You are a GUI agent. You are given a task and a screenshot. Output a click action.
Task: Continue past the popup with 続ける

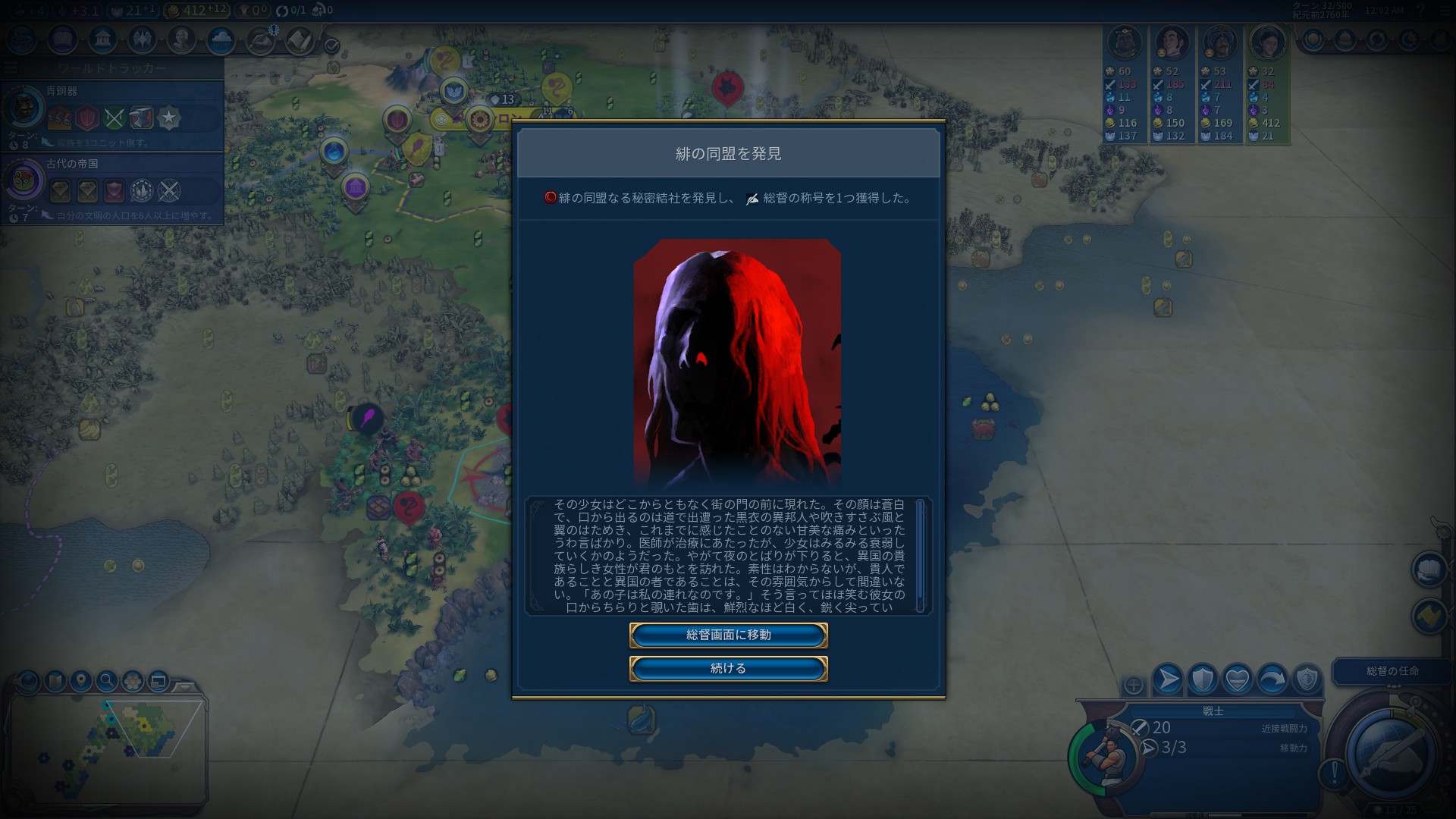[x=728, y=669]
